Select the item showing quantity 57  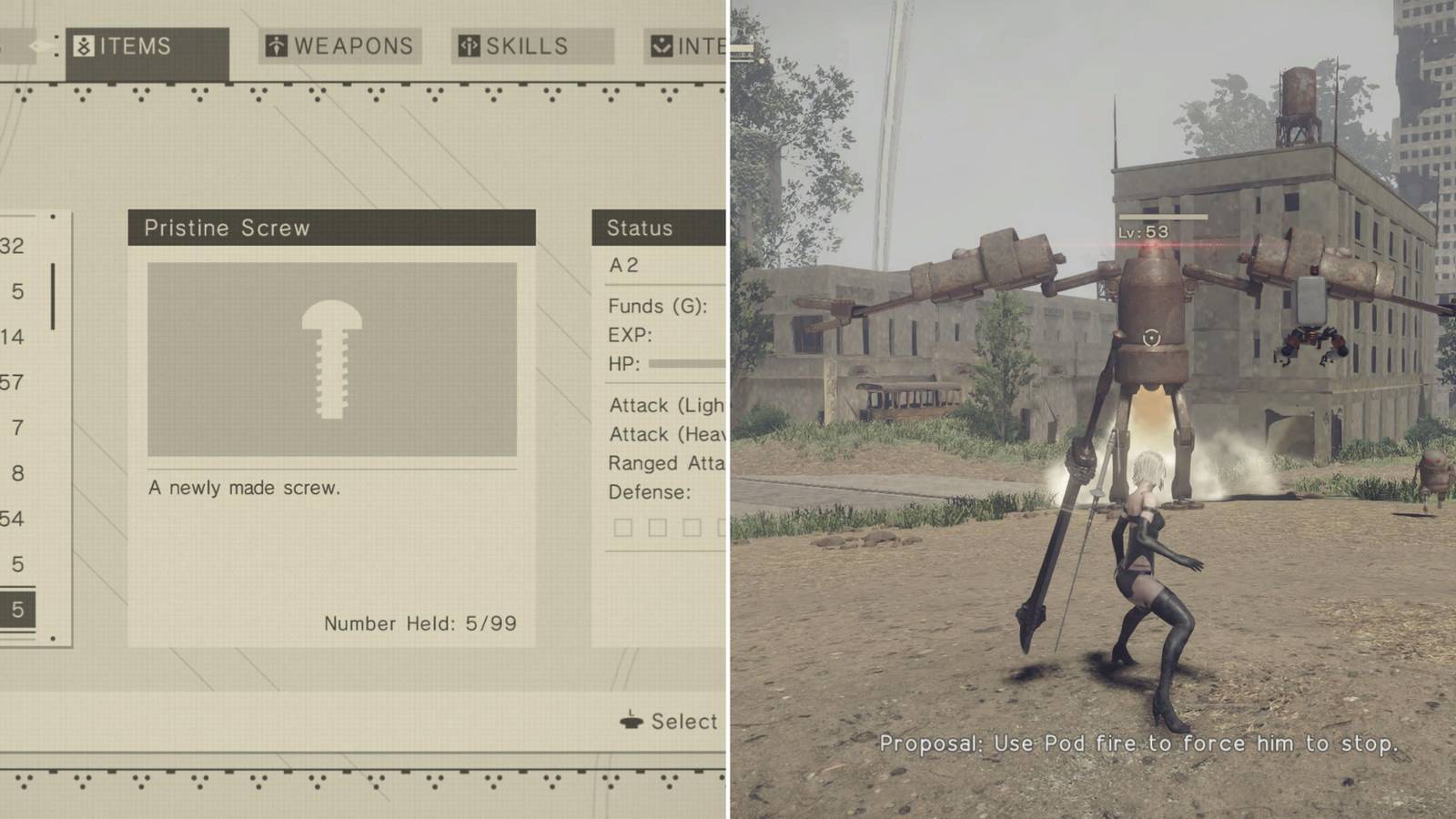click(x=15, y=382)
